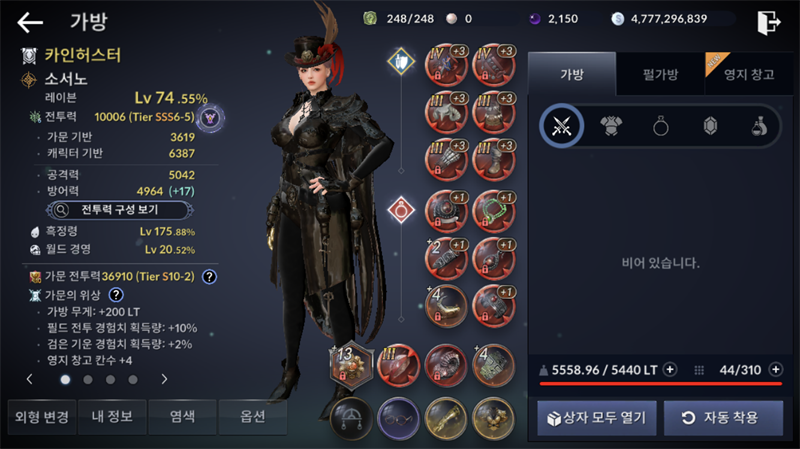Screen dimensions: 800x449
Task: Activate 자동 착용 auto-equip
Action: (x=722, y=417)
